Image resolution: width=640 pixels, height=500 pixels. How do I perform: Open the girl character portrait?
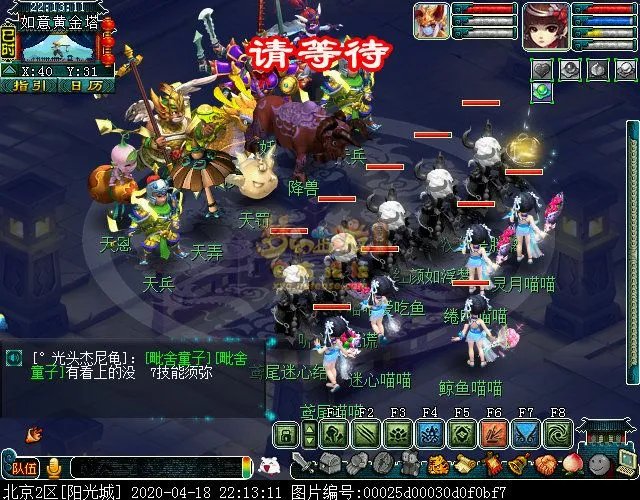546,25
